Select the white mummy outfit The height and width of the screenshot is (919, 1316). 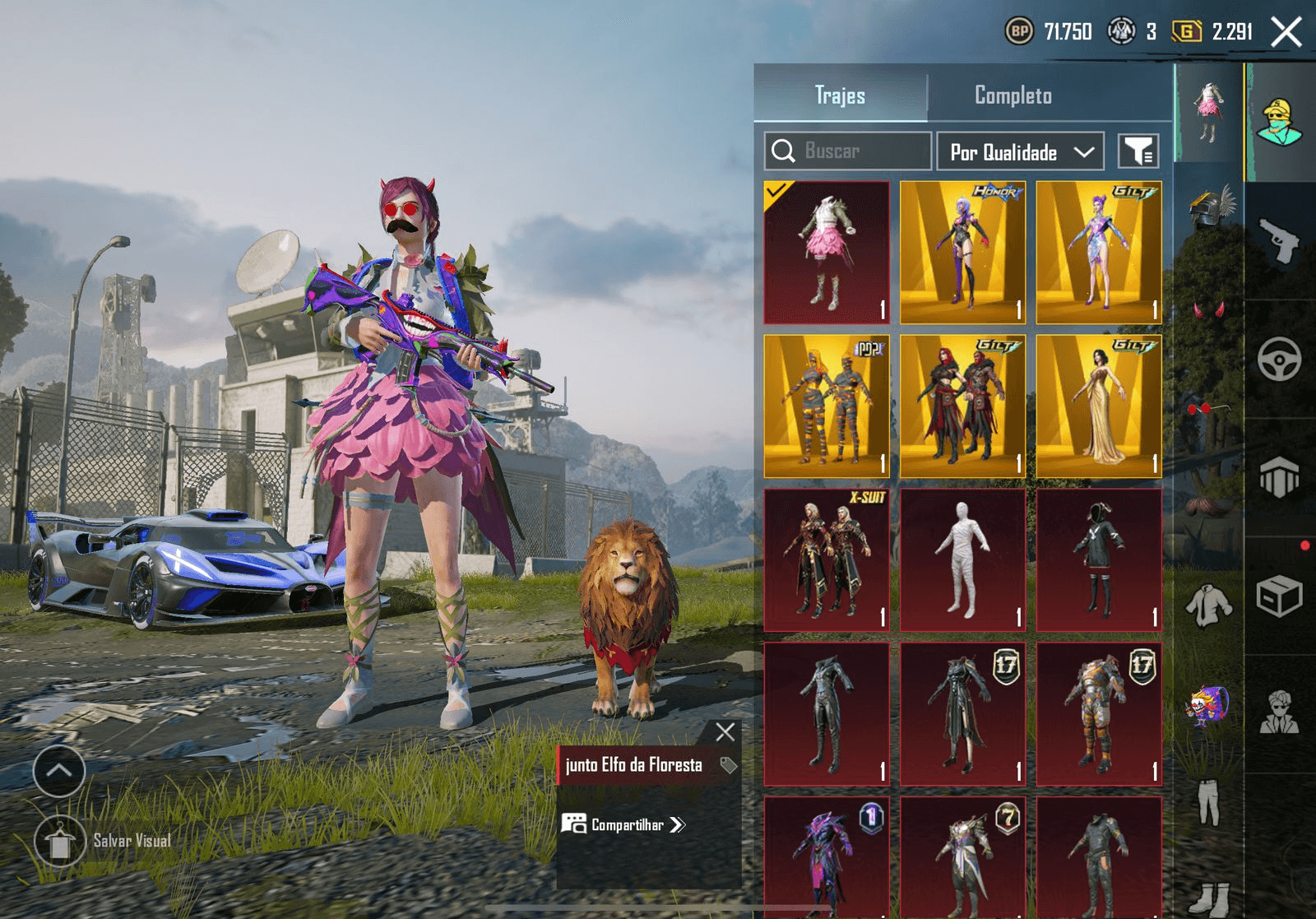pos(962,560)
